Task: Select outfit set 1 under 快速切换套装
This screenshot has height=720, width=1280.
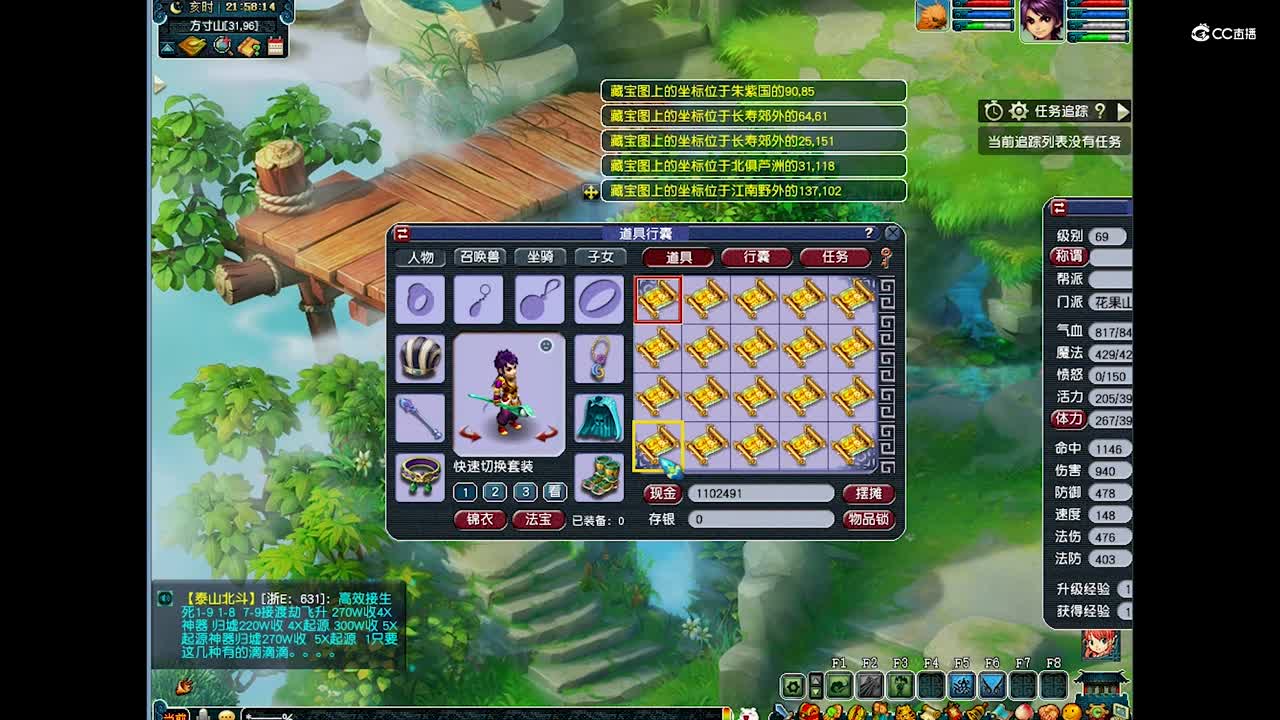Action: (465, 491)
